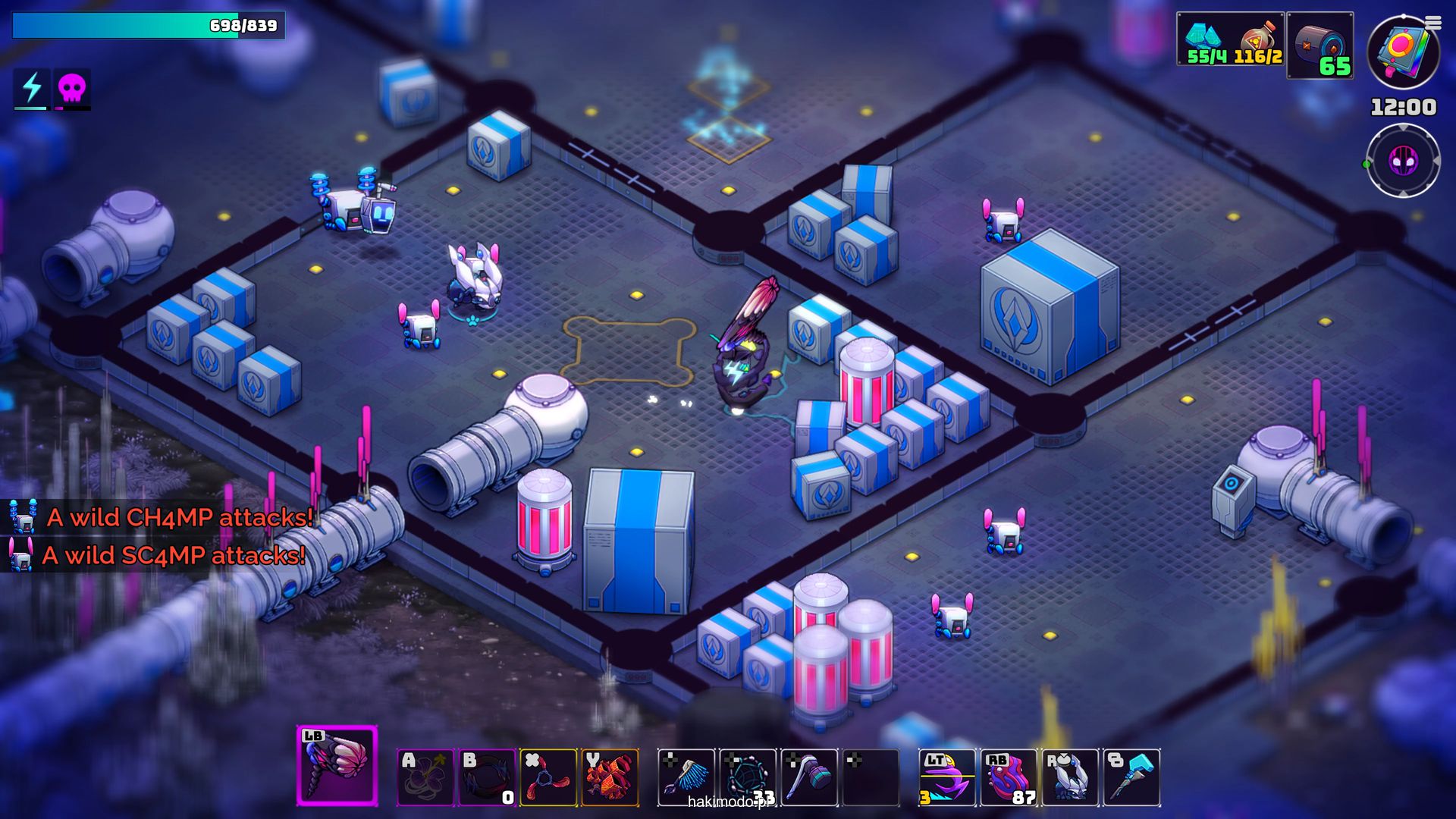Inspect the pink skull status effect
Screen dimensions: 1456x819
(72, 89)
